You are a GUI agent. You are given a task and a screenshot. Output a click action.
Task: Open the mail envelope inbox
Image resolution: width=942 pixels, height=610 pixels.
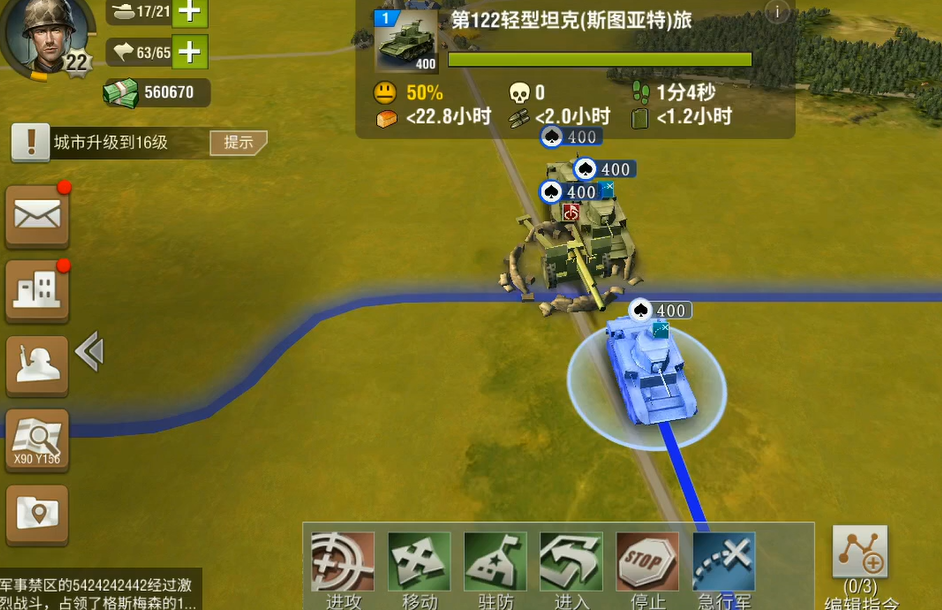tap(37, 215)
